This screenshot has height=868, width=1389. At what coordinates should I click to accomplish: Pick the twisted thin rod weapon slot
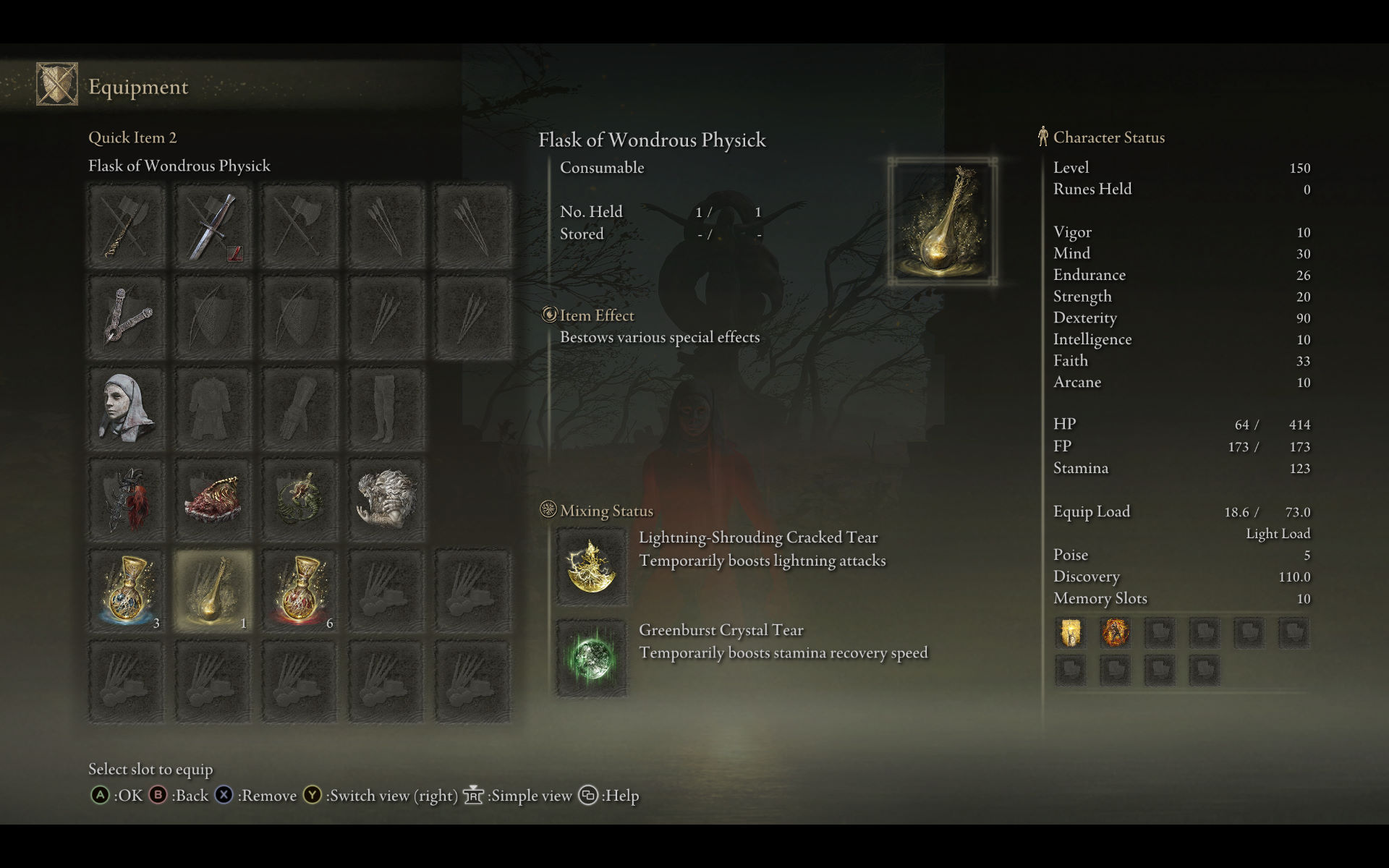[x=127, y=226]
